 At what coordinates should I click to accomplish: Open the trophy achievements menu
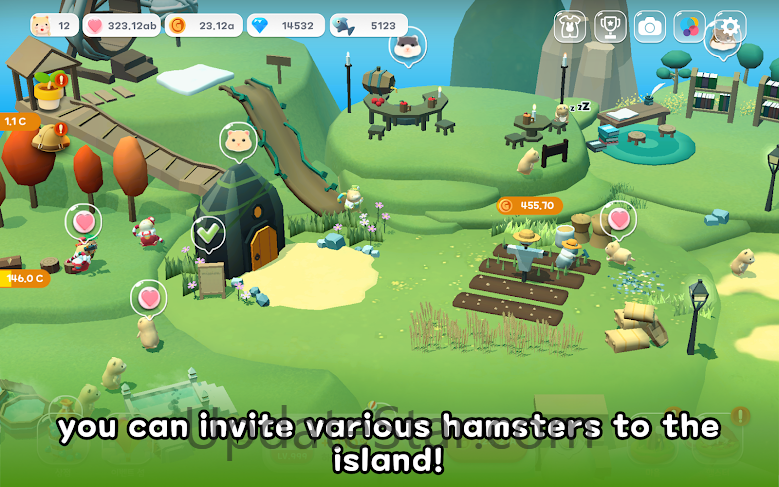tap(610, 26)
